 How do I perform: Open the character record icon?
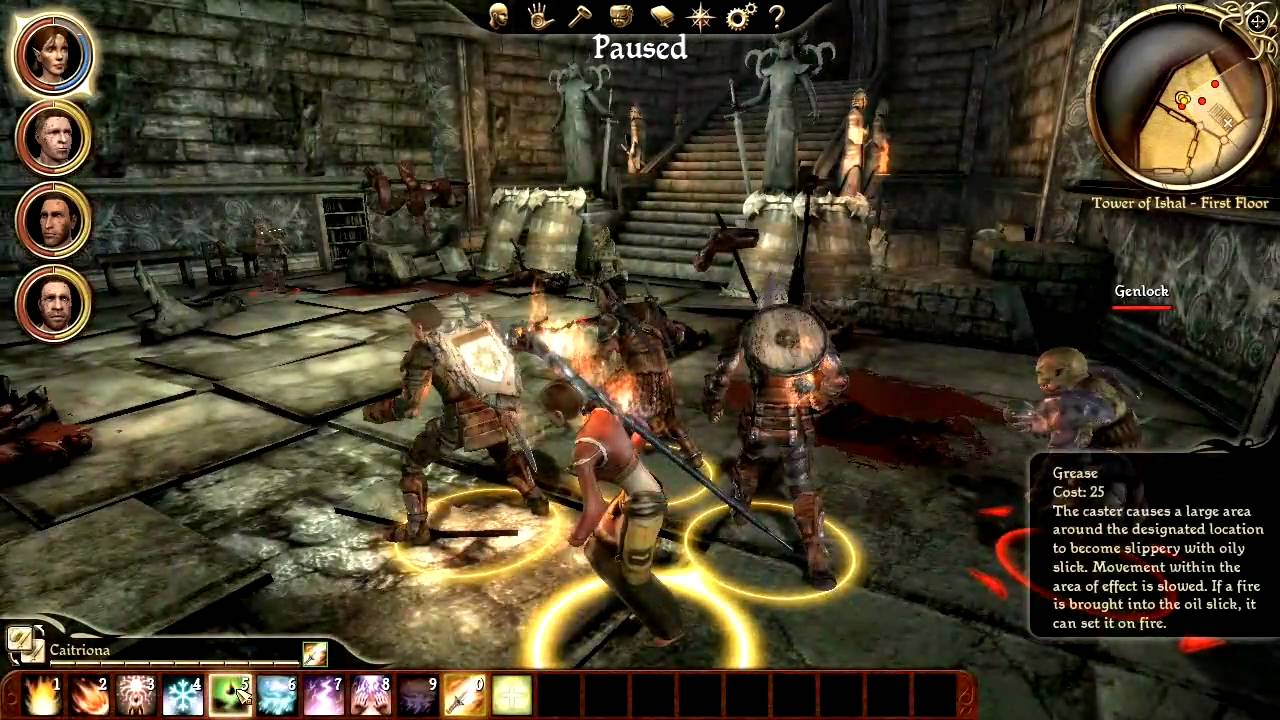click(498, 17)
